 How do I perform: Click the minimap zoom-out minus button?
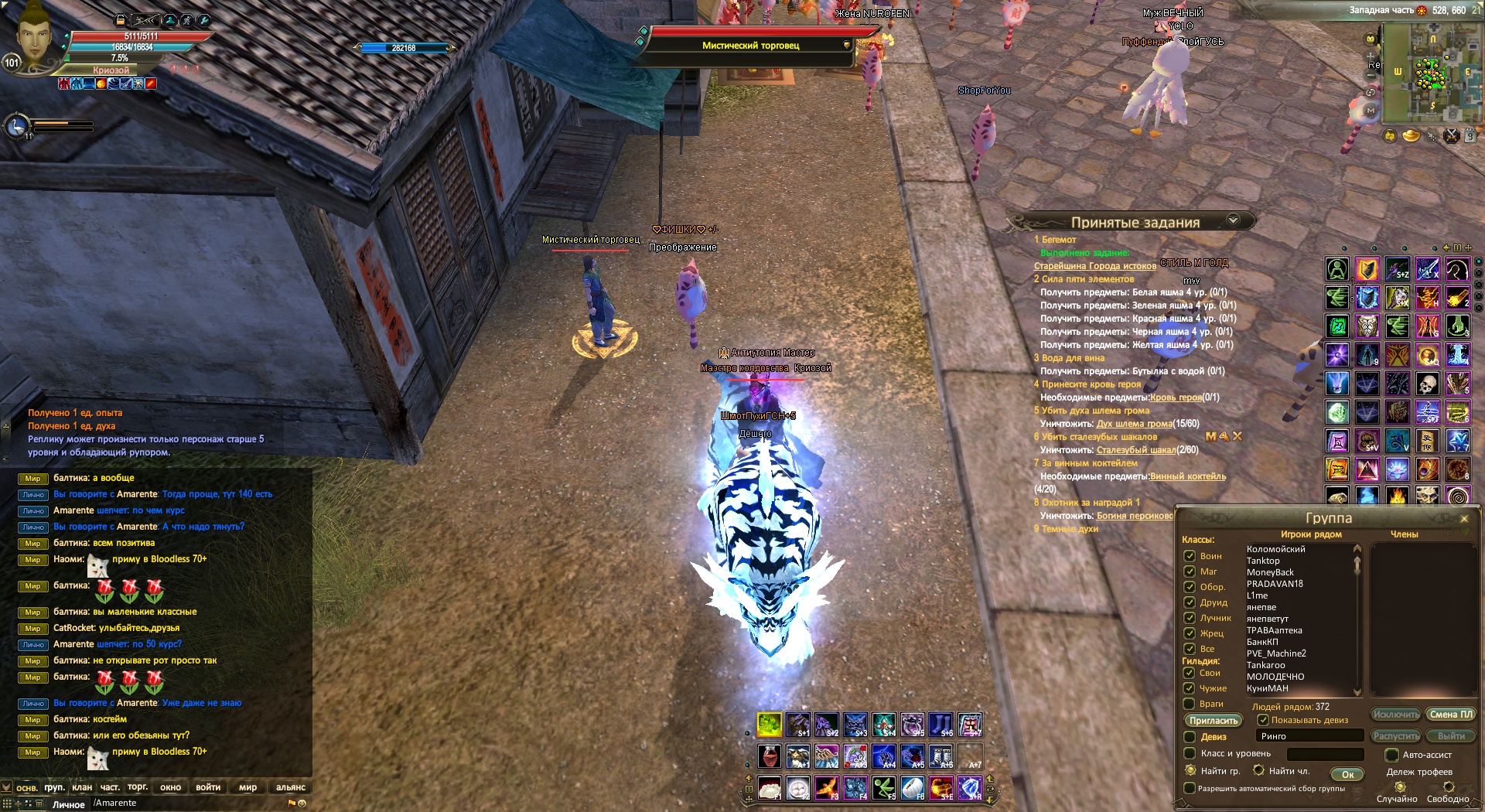click(x=1371, y=75)
